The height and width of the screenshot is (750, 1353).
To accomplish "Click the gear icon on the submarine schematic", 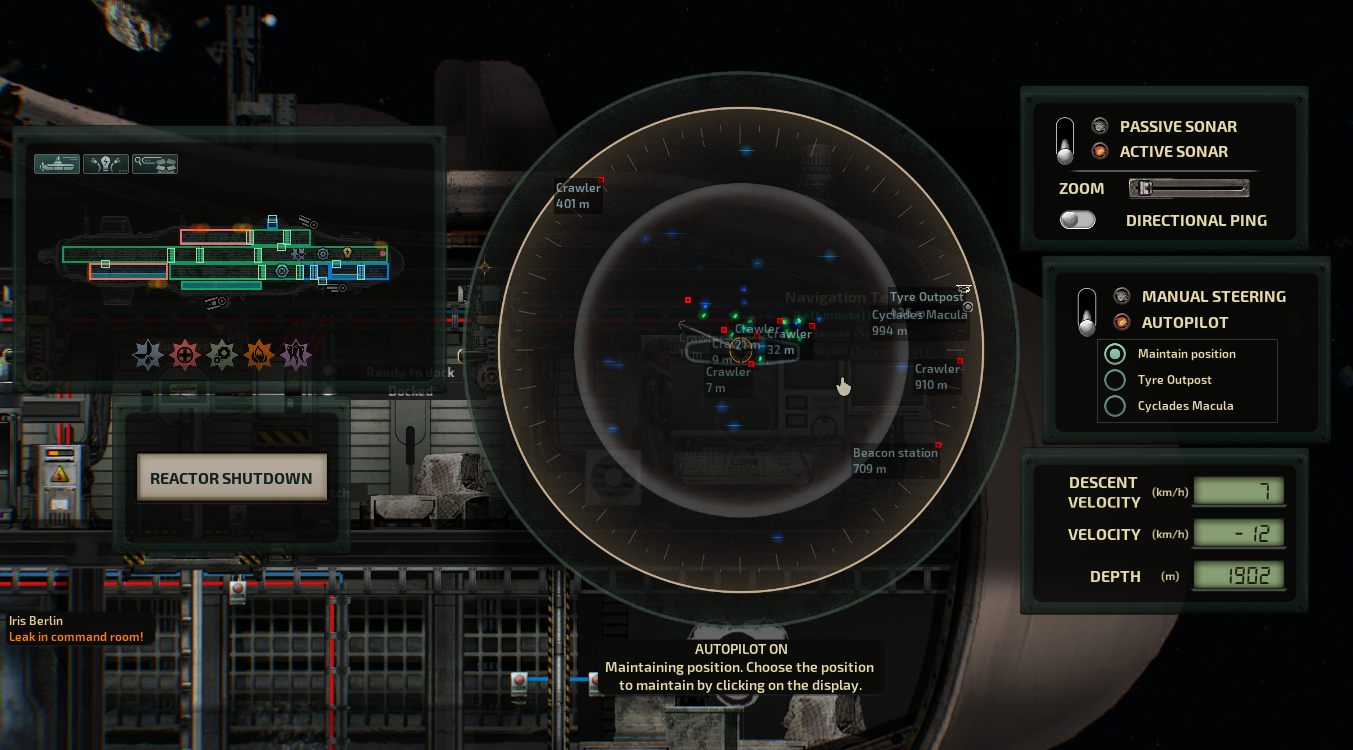I will coord(322,254).
